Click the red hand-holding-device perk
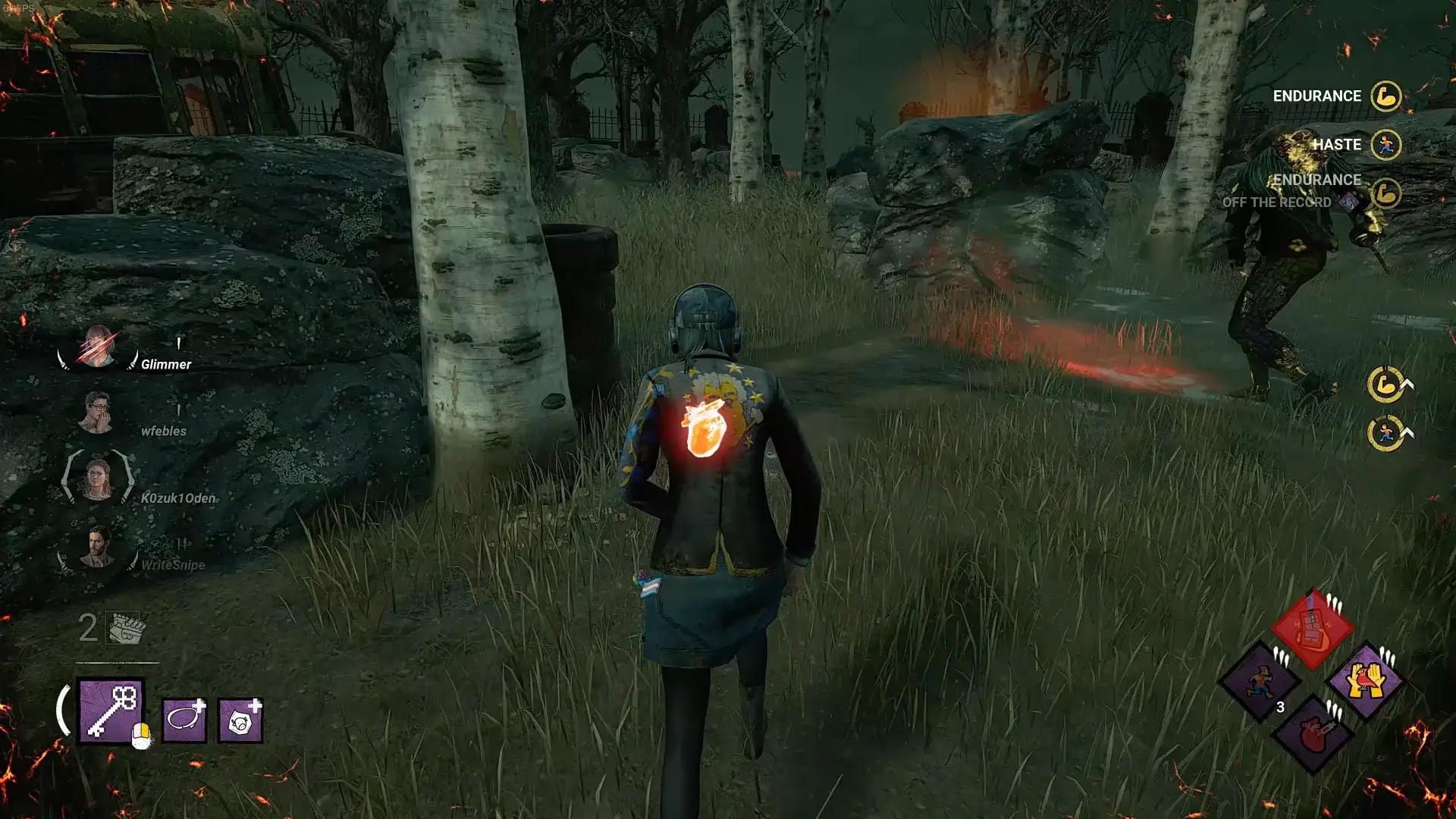This screenshot has width=1456, height=819. 1313,629
